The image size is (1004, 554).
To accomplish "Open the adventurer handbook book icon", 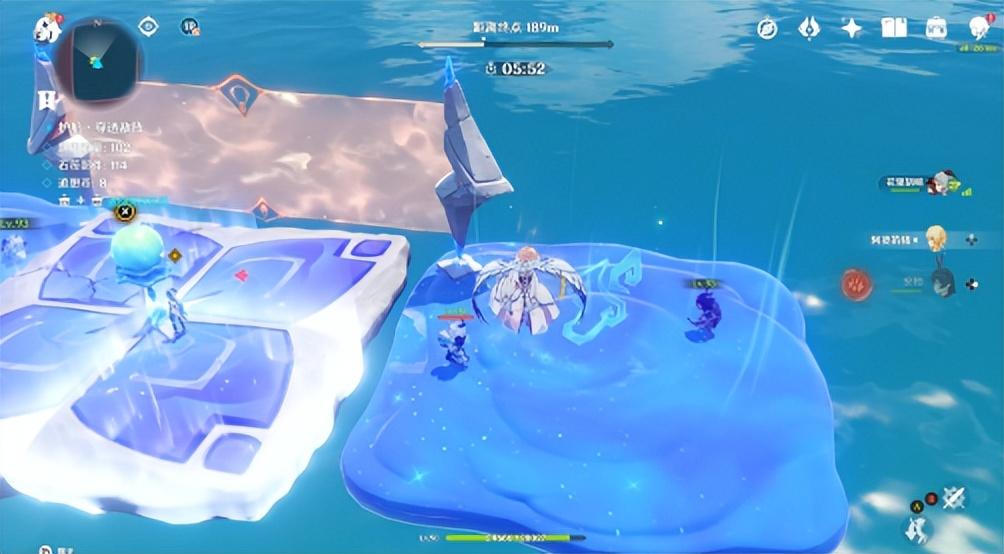I will [894, 28].
